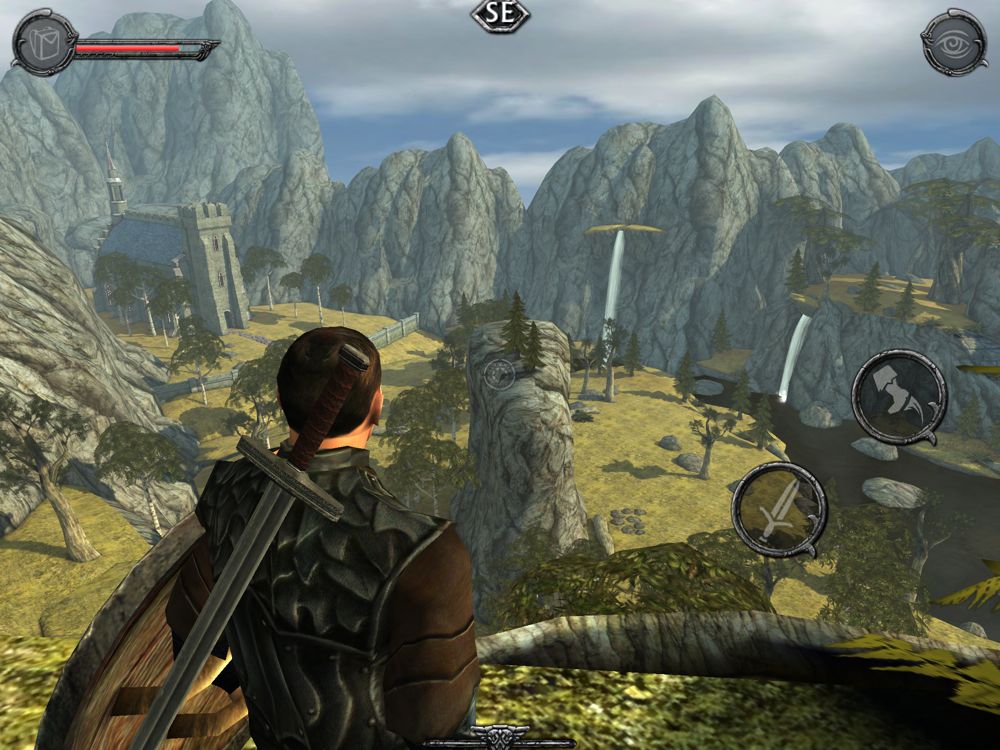Tap the winged boot jump button
1000x750 pixels.
coord(898,395)
